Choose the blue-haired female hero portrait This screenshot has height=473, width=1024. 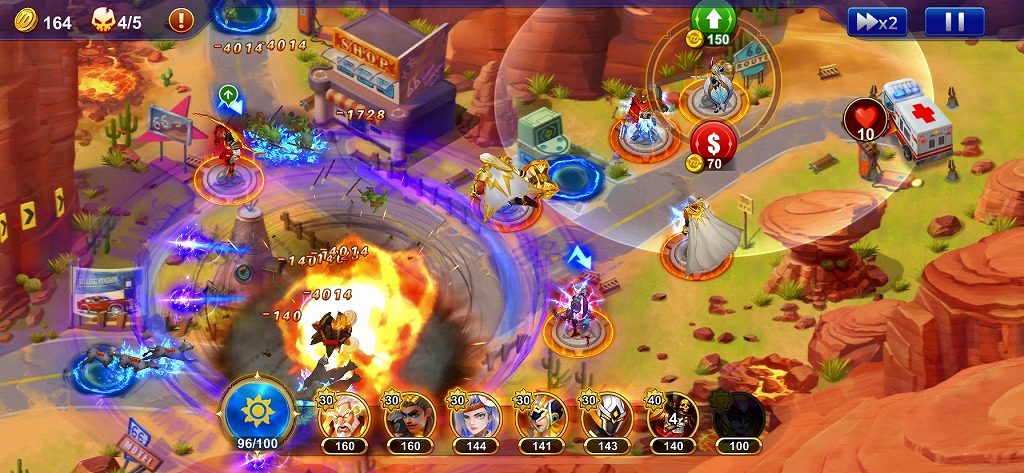pos(475,418)
